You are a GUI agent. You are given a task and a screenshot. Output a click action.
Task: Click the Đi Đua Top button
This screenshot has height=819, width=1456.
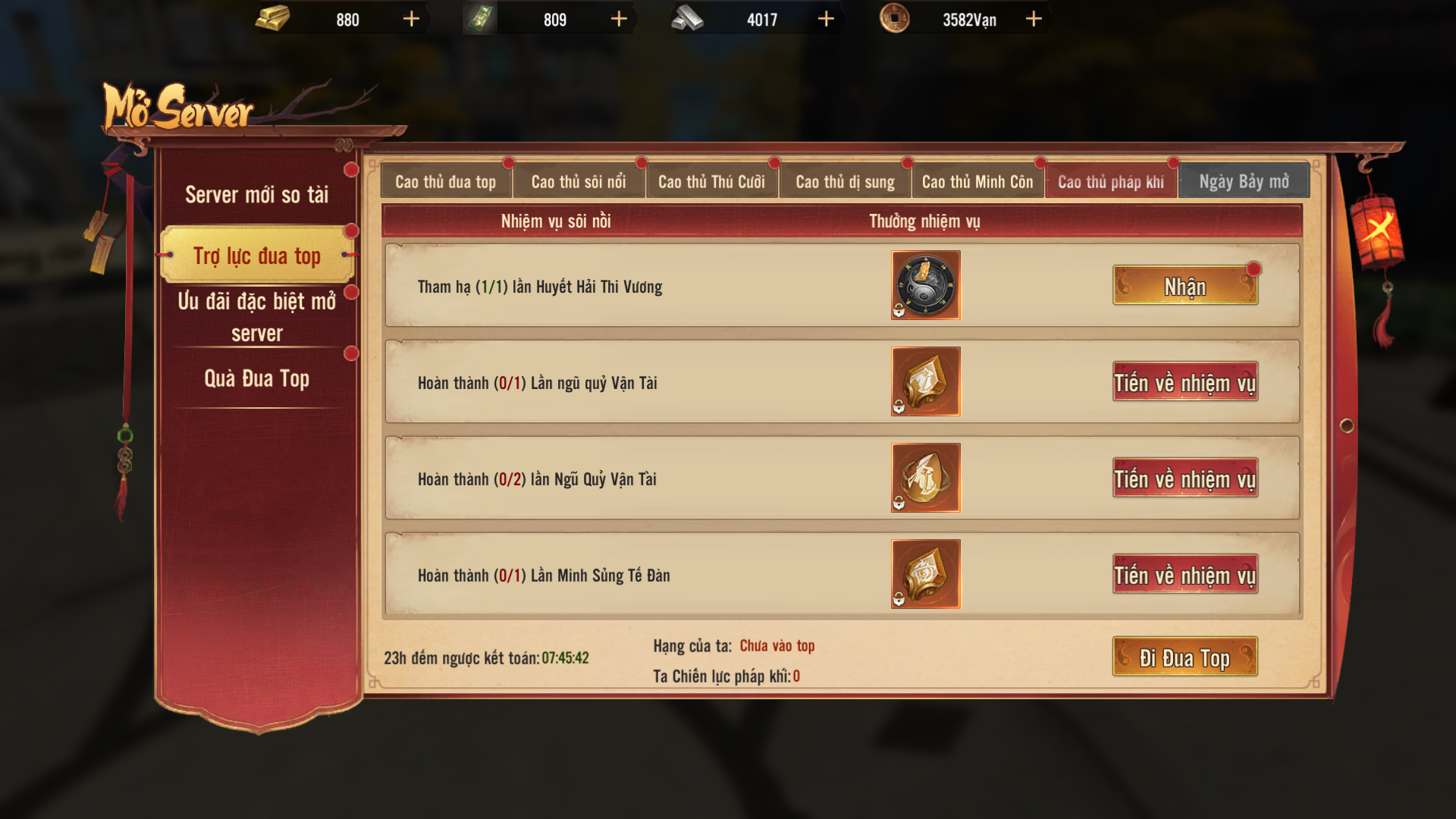click(x=1185, y=657)
